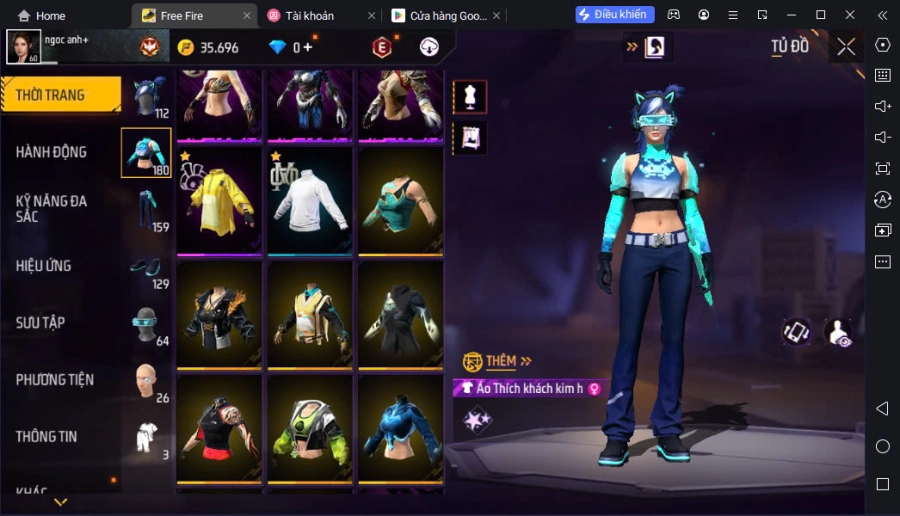
Task: Switch to the Hành Động category
Action: click(52, 152)
